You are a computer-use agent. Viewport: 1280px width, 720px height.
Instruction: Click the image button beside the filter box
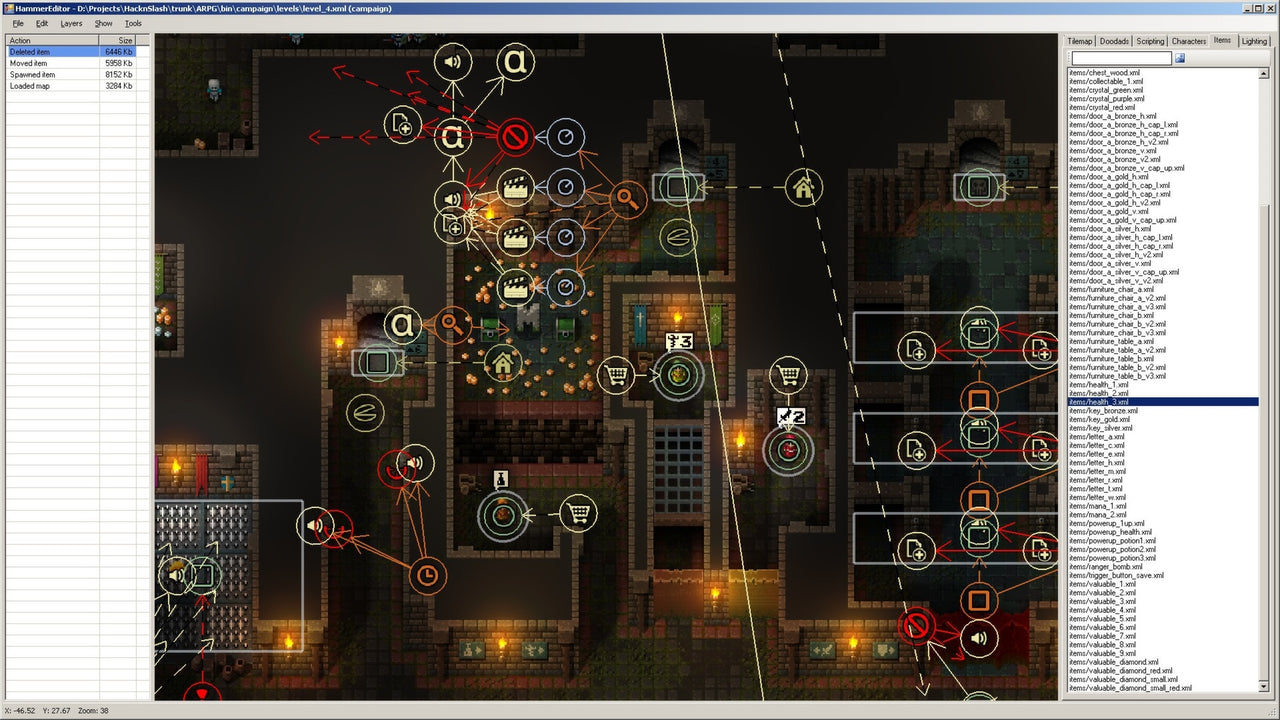point(1181,58)
